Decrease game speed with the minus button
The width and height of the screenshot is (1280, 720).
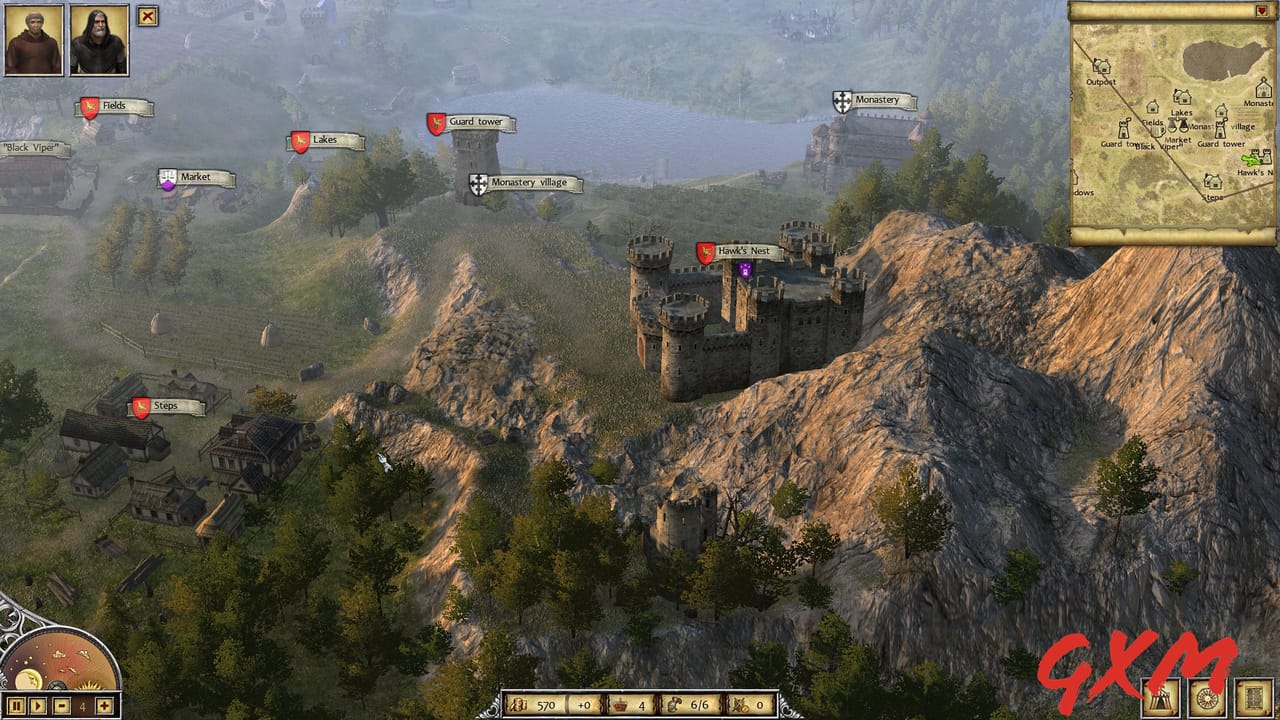coord(61,706)
